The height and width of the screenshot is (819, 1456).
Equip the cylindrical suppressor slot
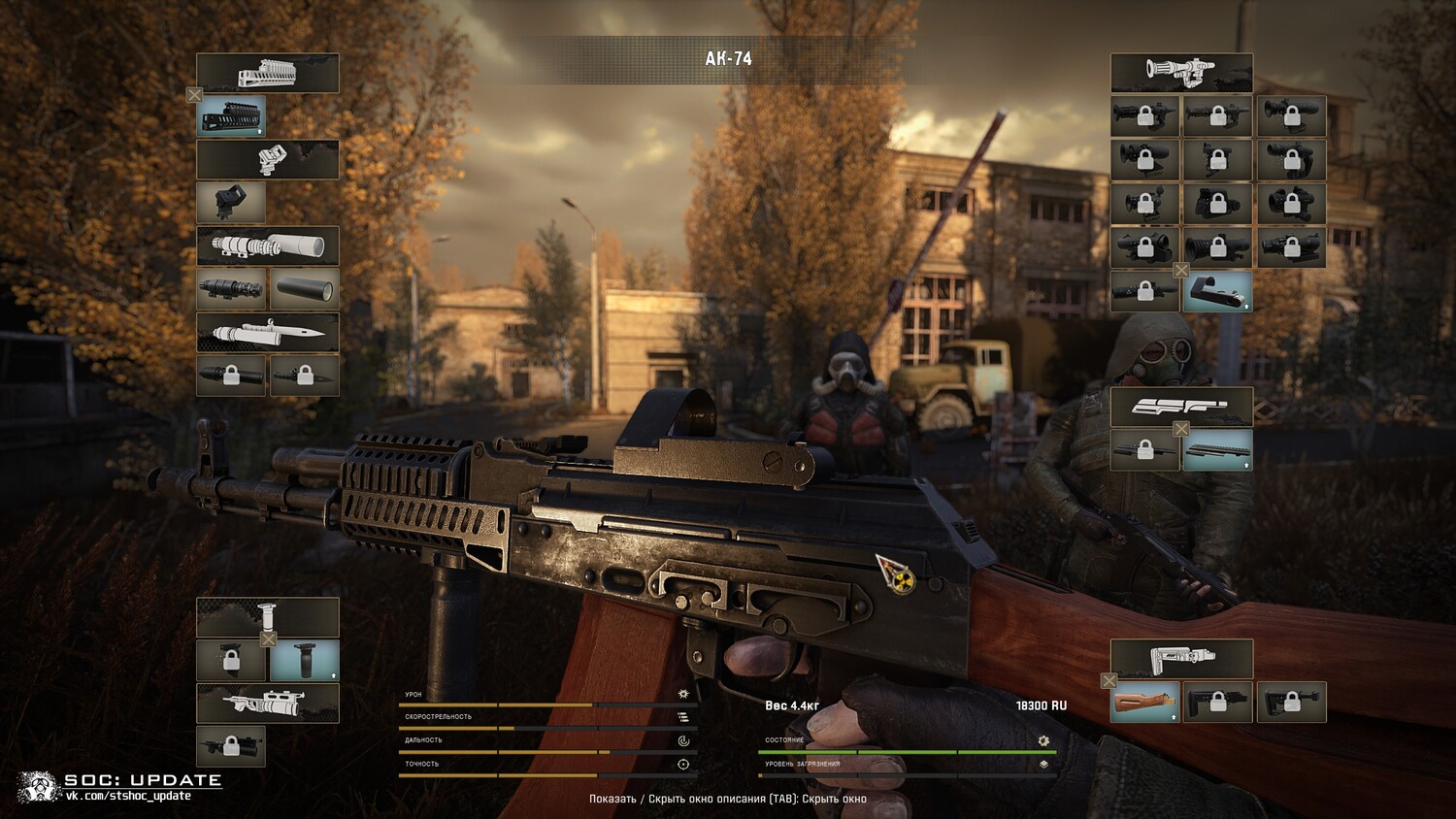coord(304,289)
